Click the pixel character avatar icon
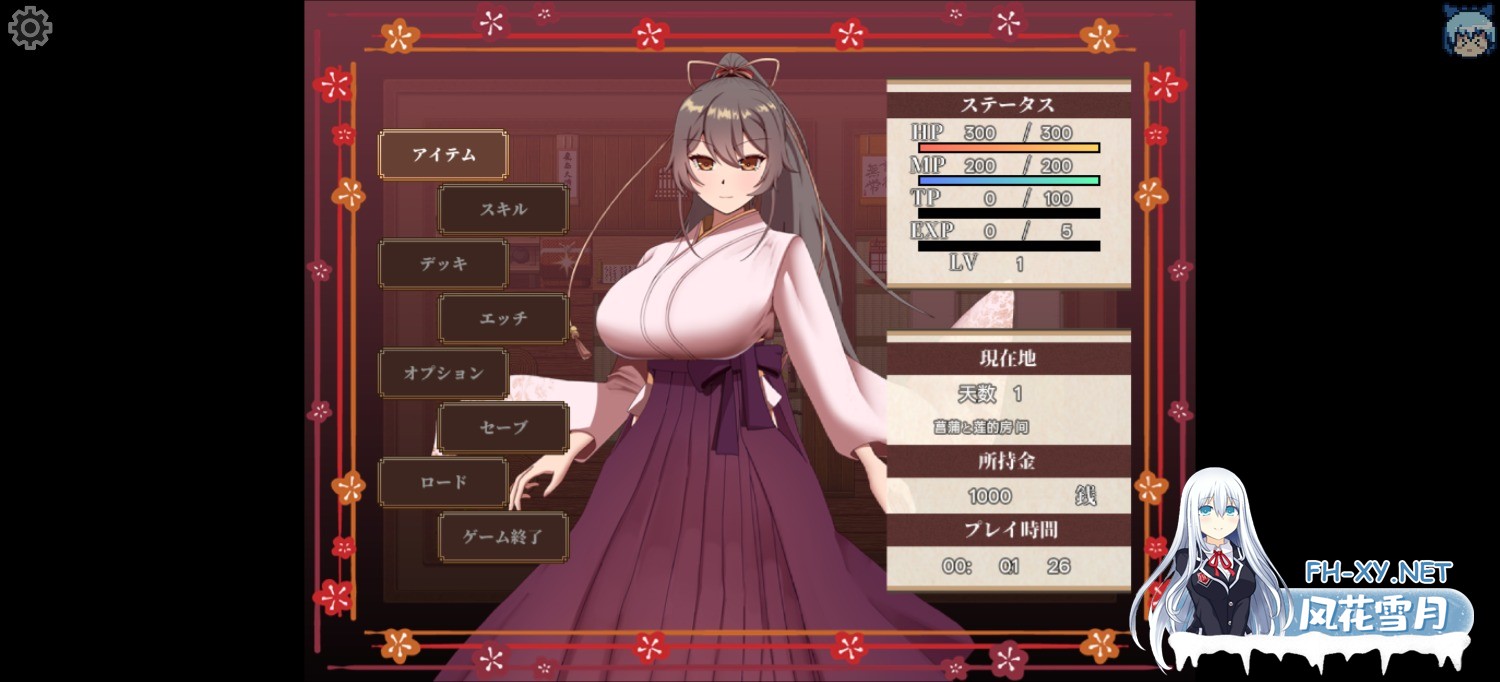 (x=1468, y=30)
